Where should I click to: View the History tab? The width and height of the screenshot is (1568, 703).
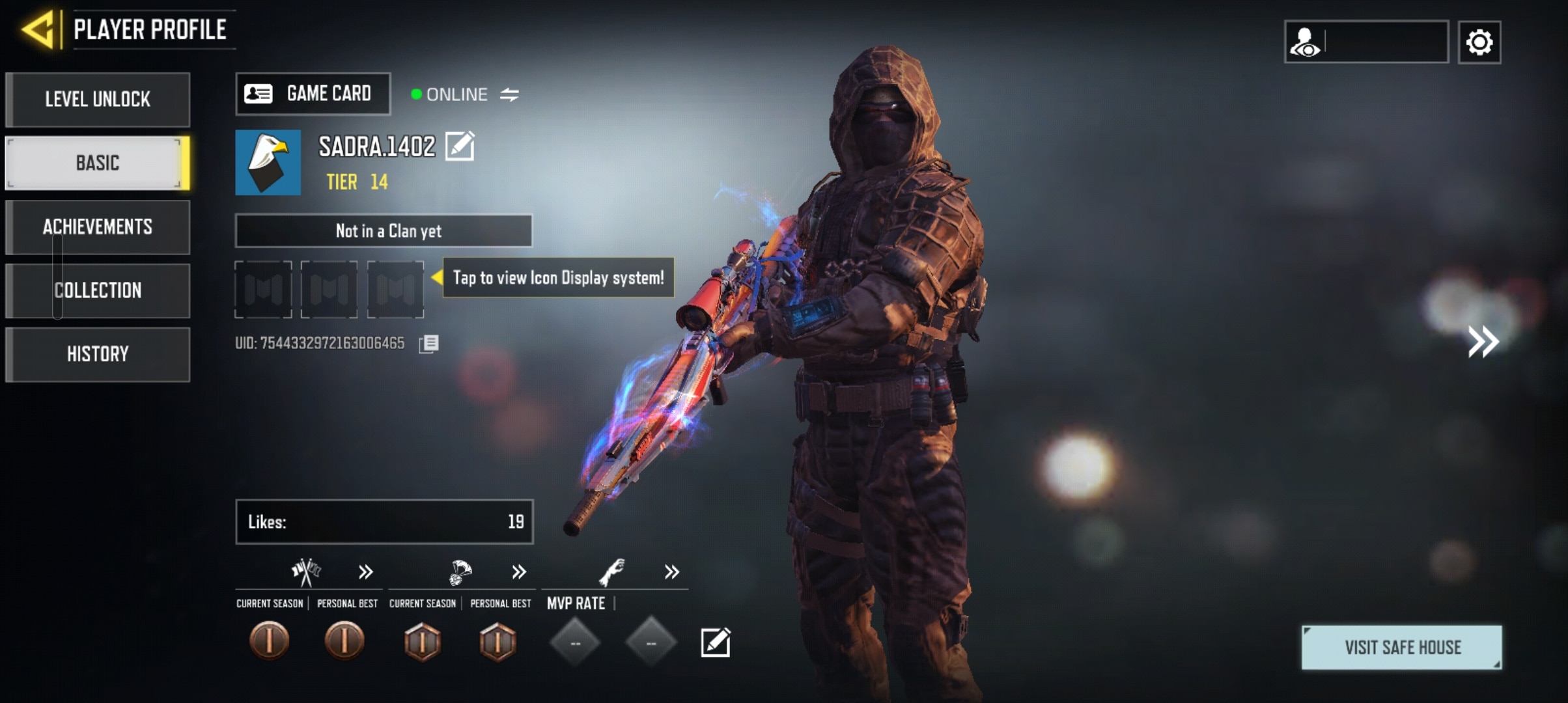tap(98, 354)
